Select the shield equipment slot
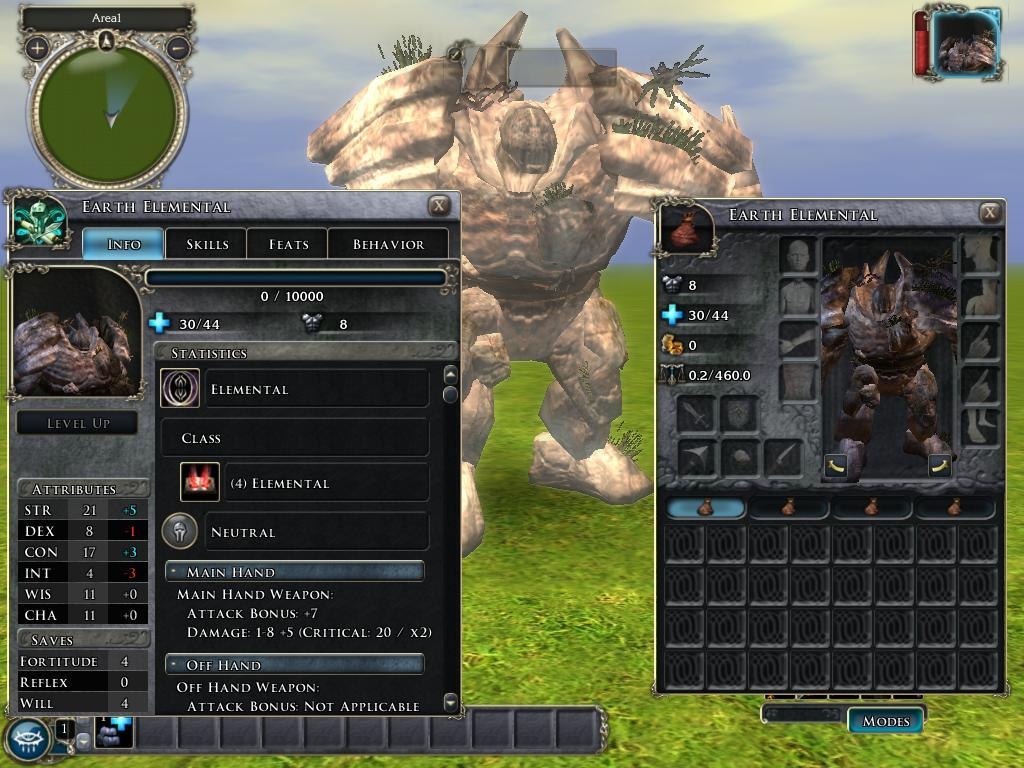The width and height of the screenshot is (1024, 768). tap(739, 413)
